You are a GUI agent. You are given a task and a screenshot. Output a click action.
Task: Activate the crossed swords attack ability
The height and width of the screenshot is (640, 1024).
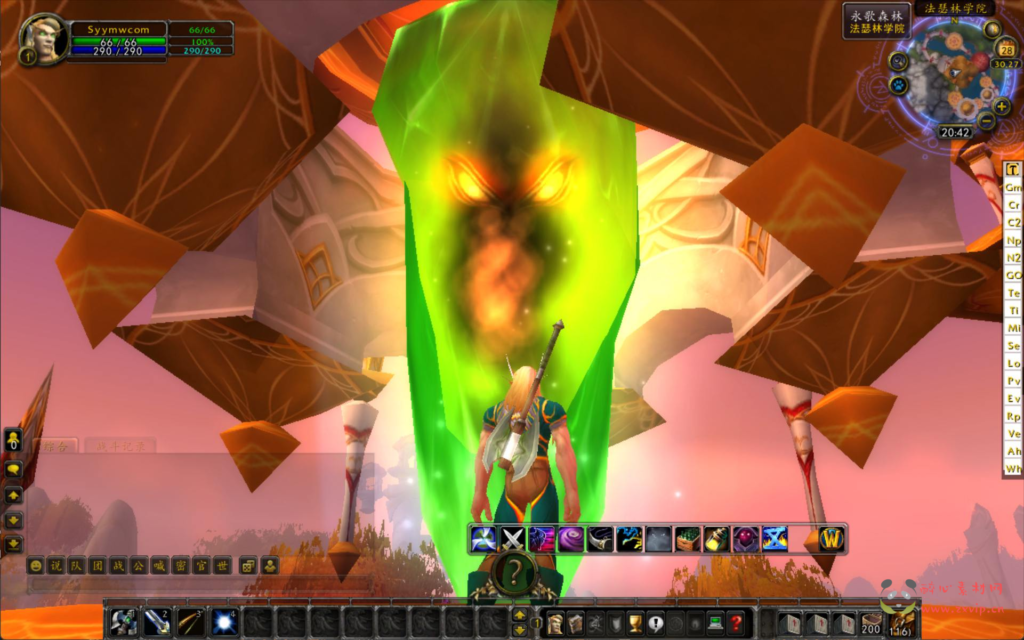513,539
